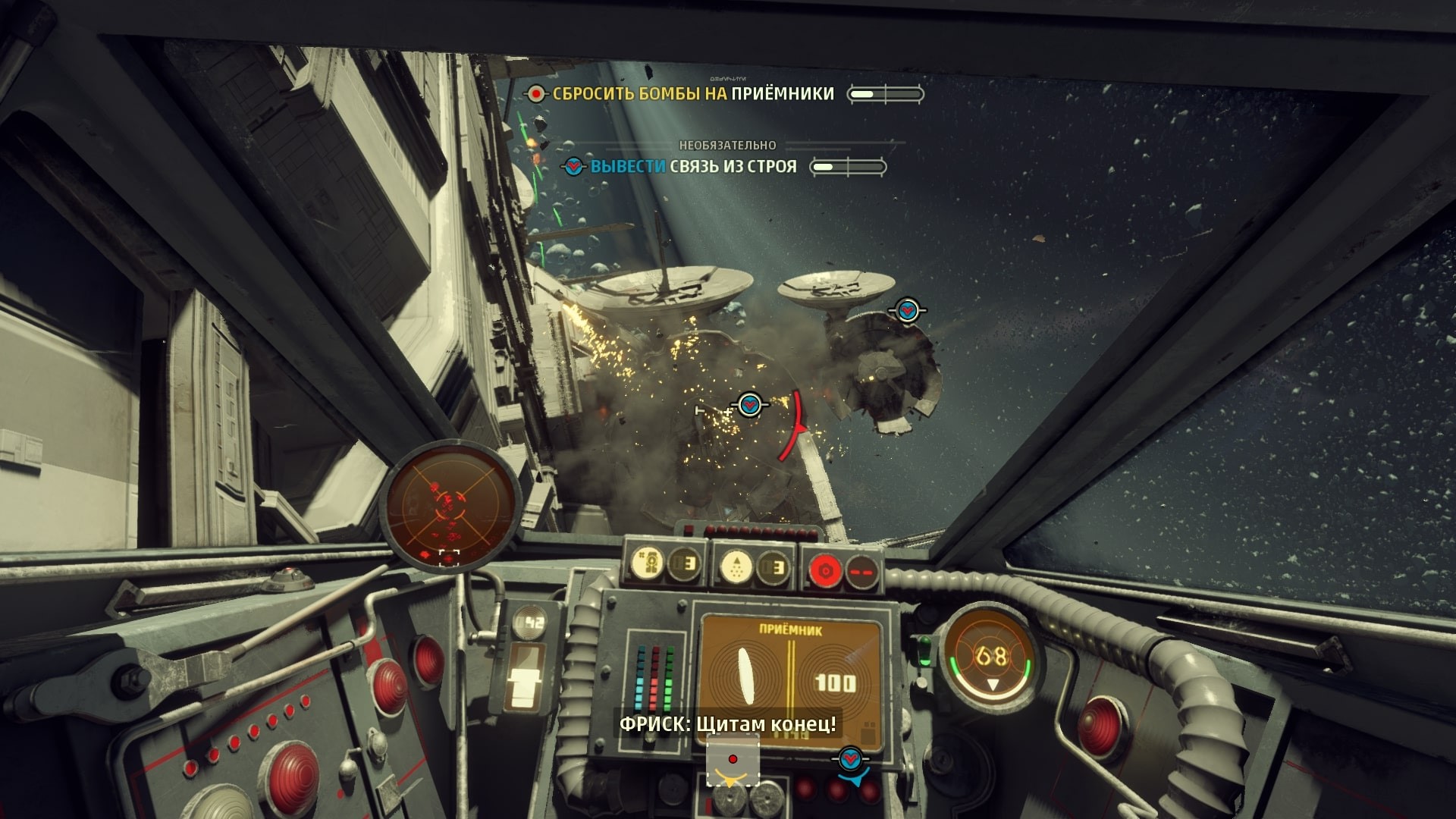Select the blue objective marker by the right dish

[907, 310]
